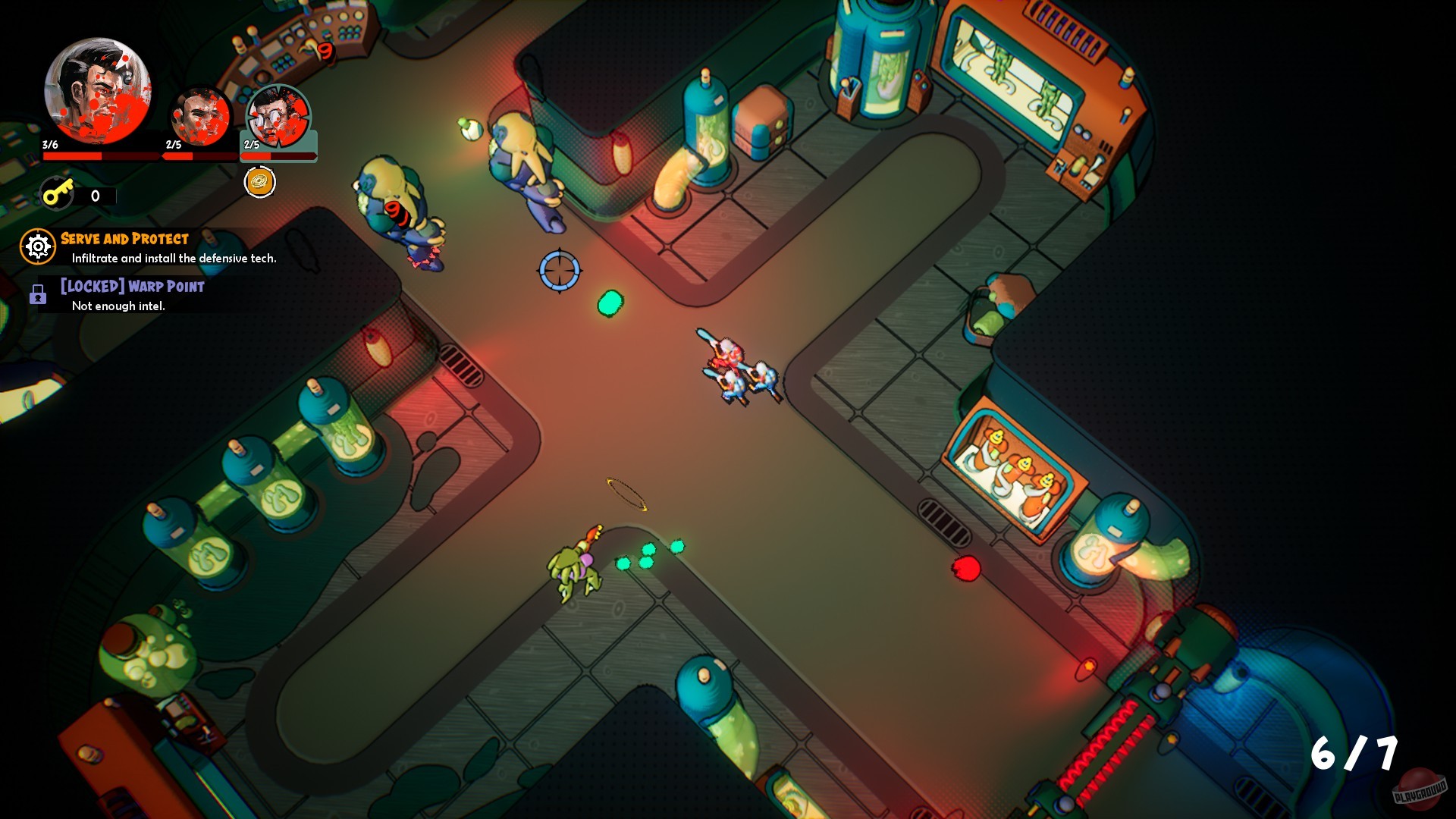Viewport: 1456px width, 819px height.
Task: Click the Infiltrate and install the defensive tech text
Action: coord(173,257)
